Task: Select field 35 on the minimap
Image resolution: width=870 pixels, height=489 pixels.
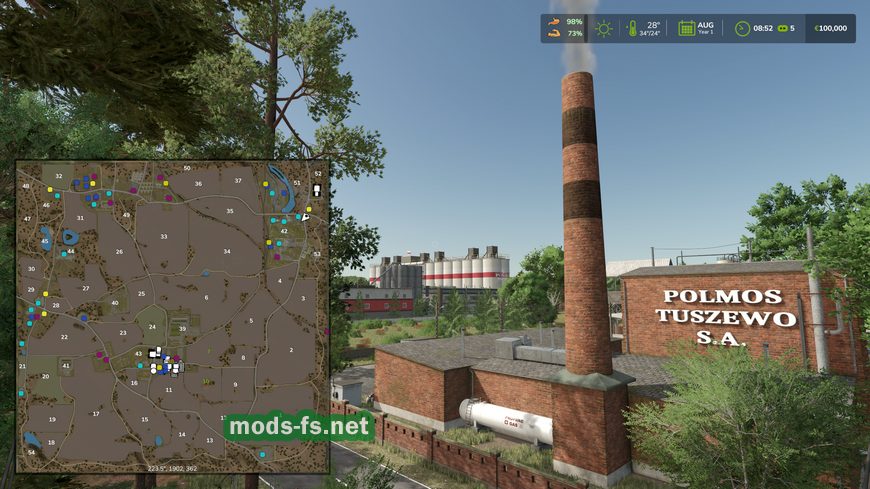Action: tap(230, 211)
